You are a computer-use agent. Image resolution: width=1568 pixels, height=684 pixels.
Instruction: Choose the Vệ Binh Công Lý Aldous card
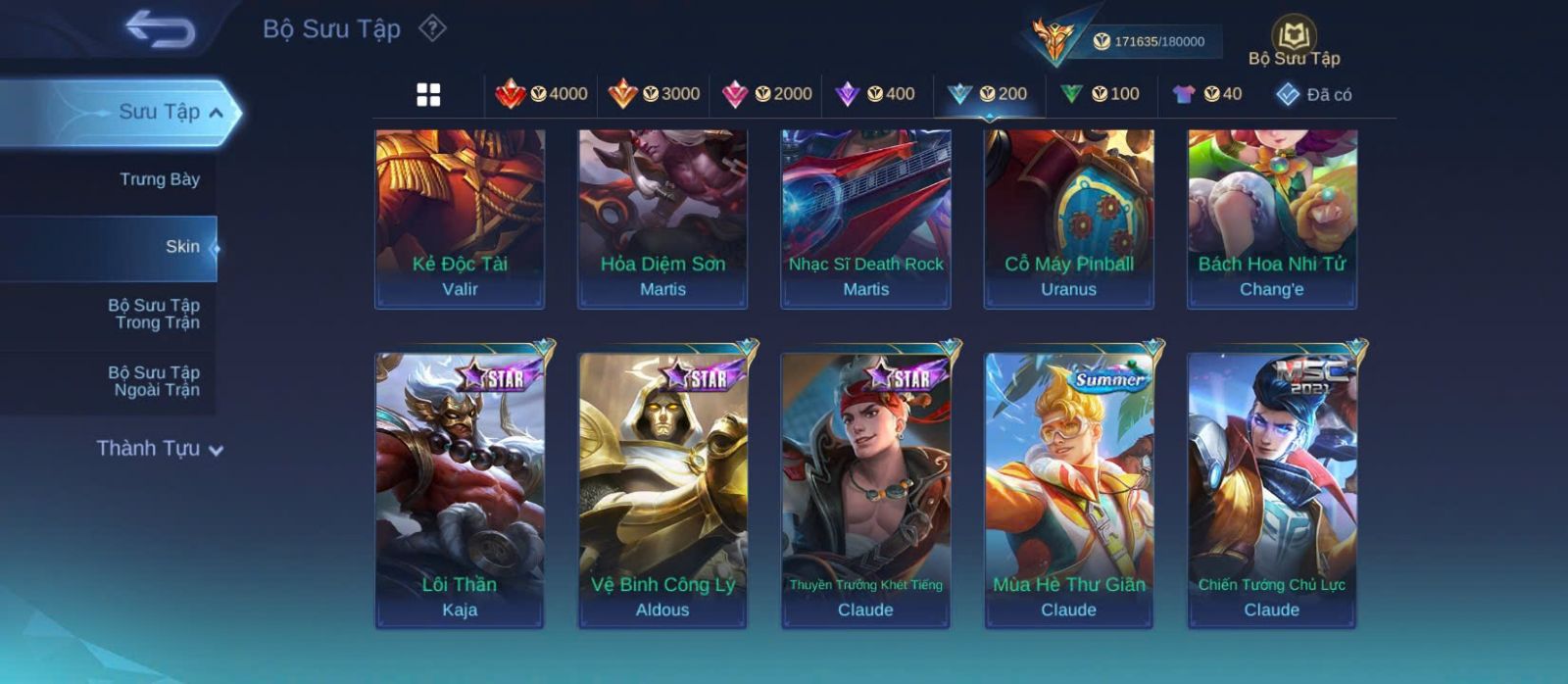tap(662, 489)
